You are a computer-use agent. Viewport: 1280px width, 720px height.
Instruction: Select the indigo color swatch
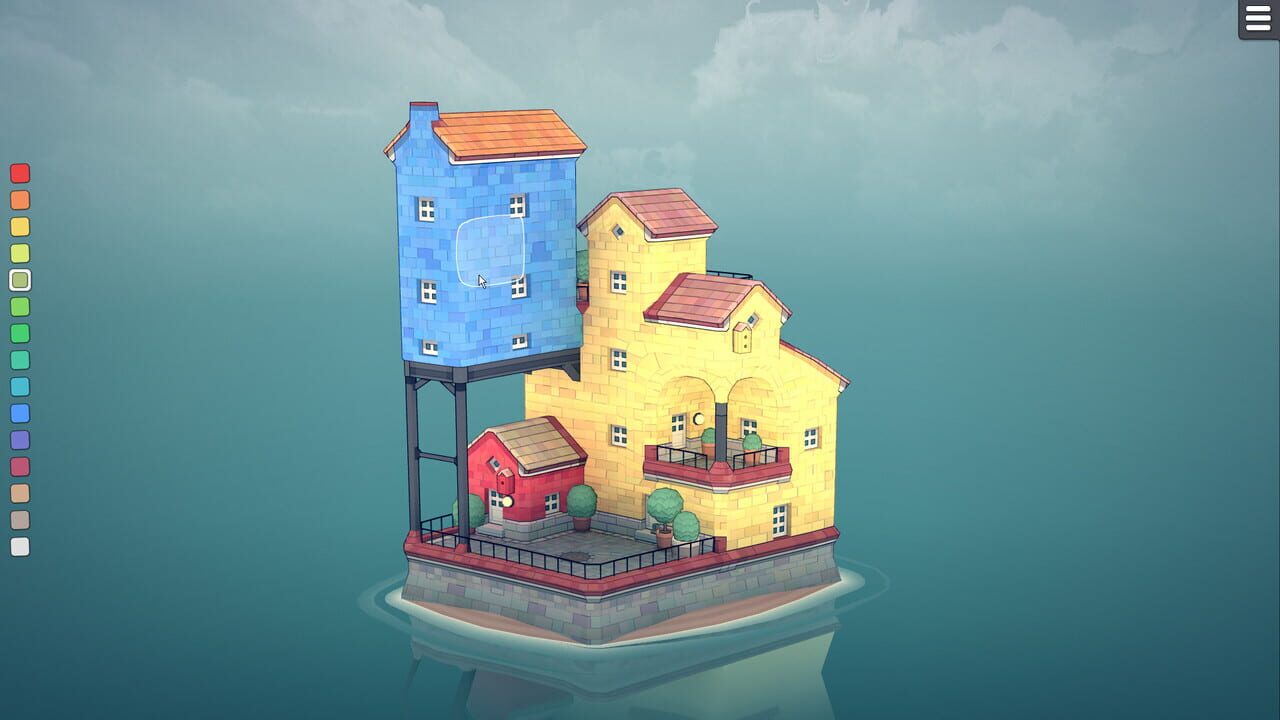click(x=20, y=440)
